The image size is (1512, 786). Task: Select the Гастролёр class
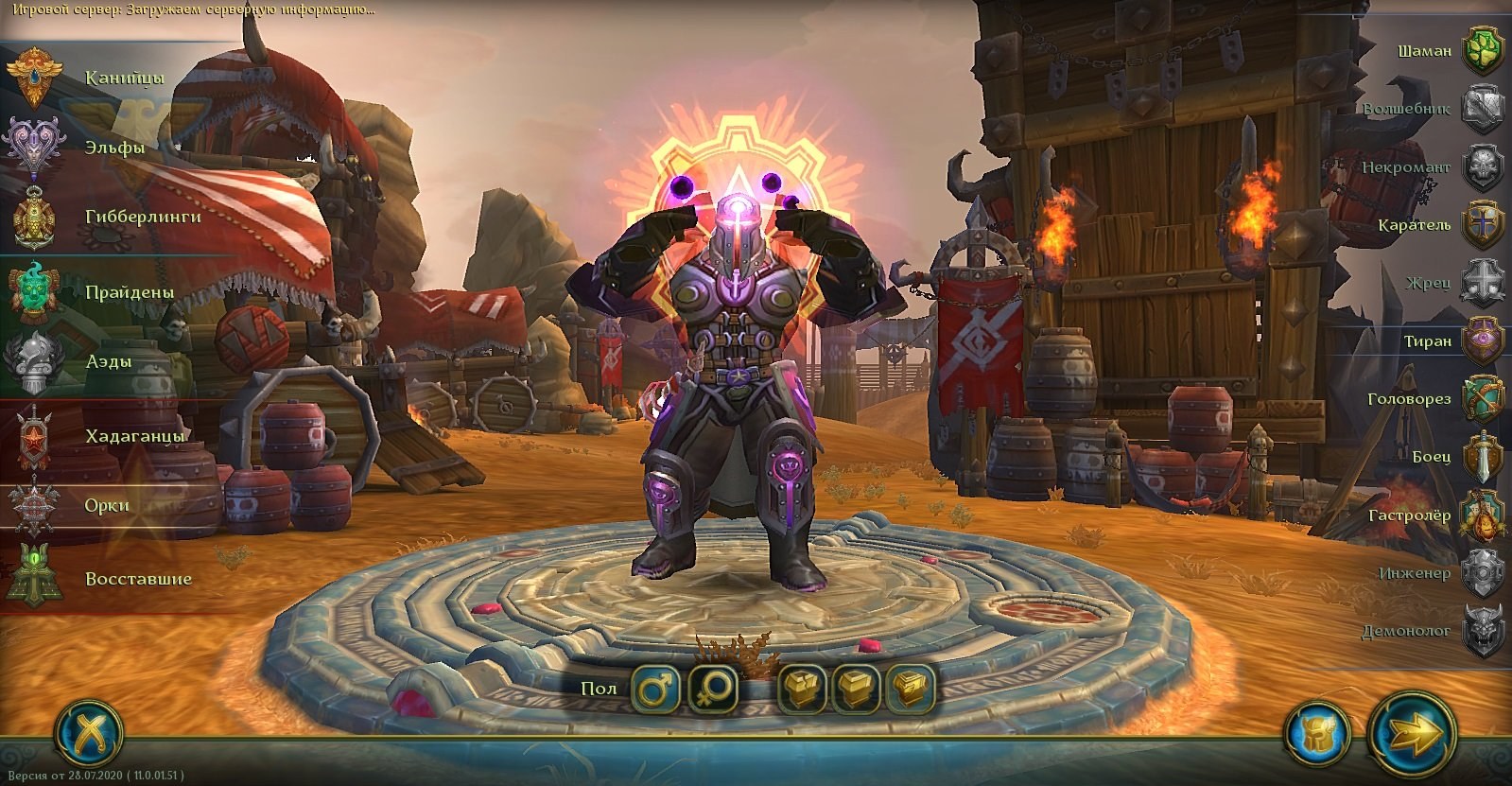pos(1482,515)
